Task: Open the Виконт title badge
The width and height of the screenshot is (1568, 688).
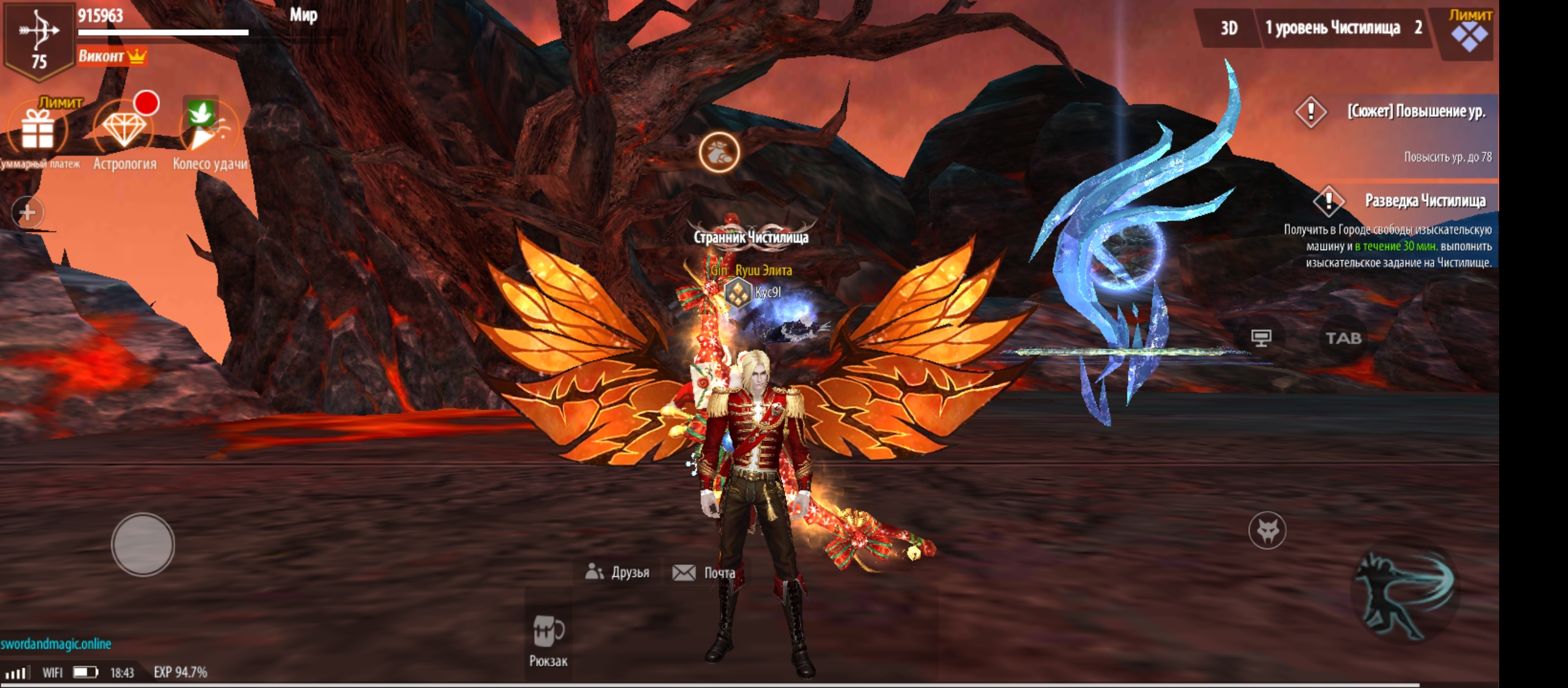Action: tap(112, 57)
